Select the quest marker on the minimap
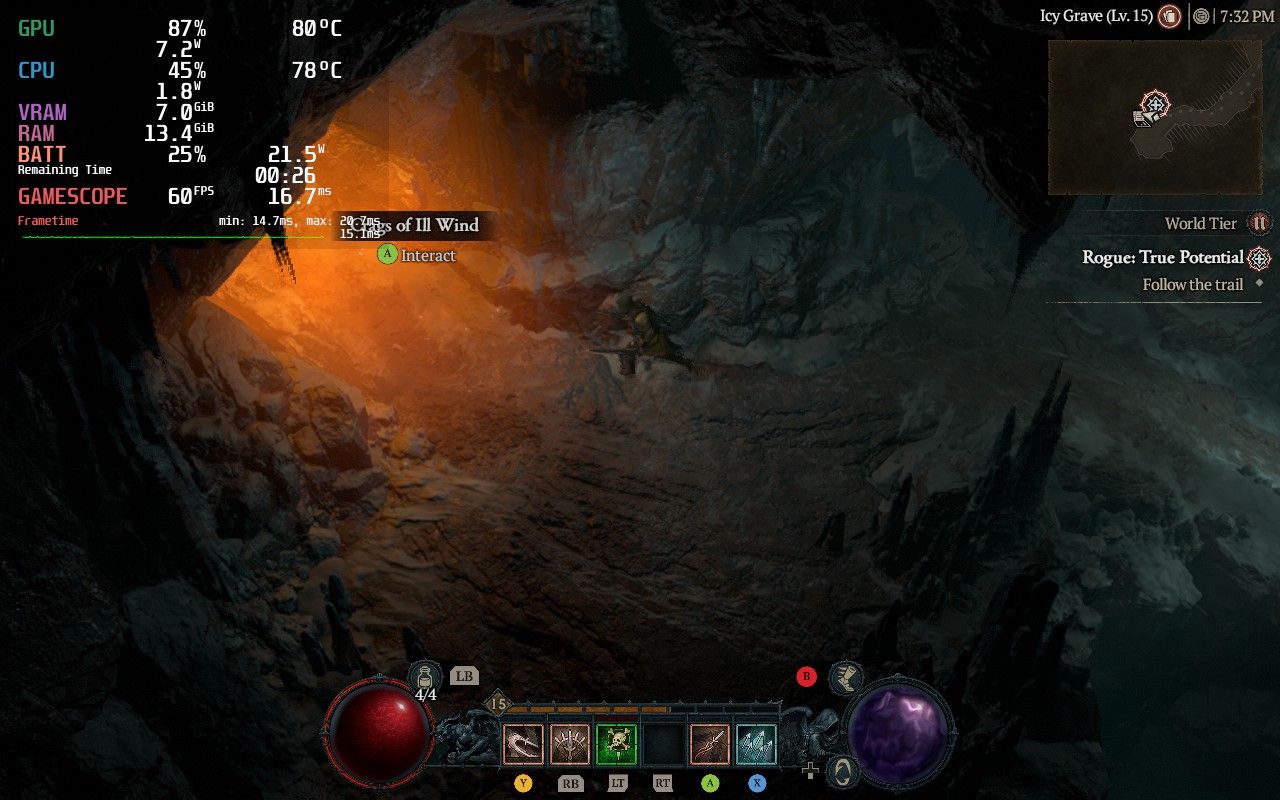The width and height of the screenshot is (1280, 800). [1155, 104]
